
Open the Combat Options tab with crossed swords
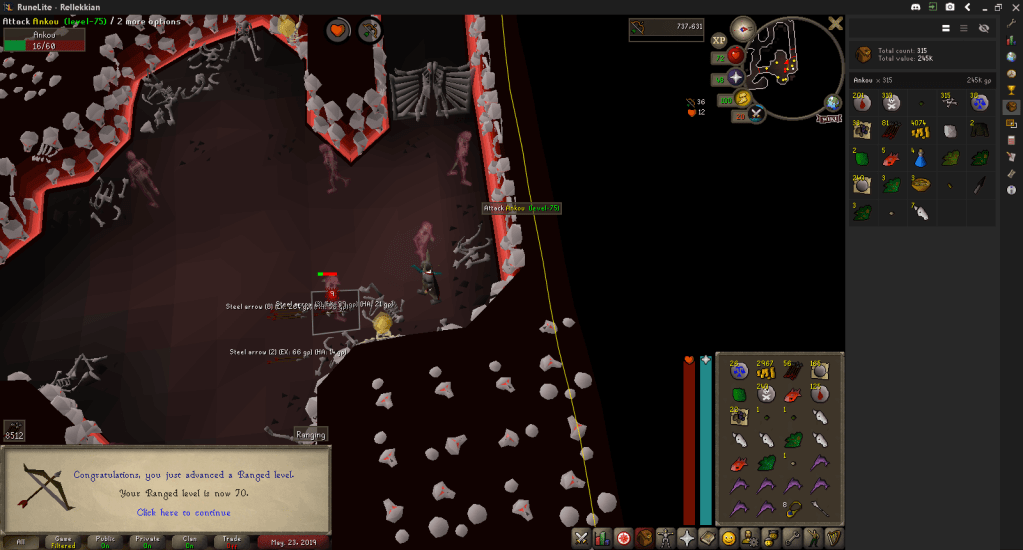pos(581,538)
